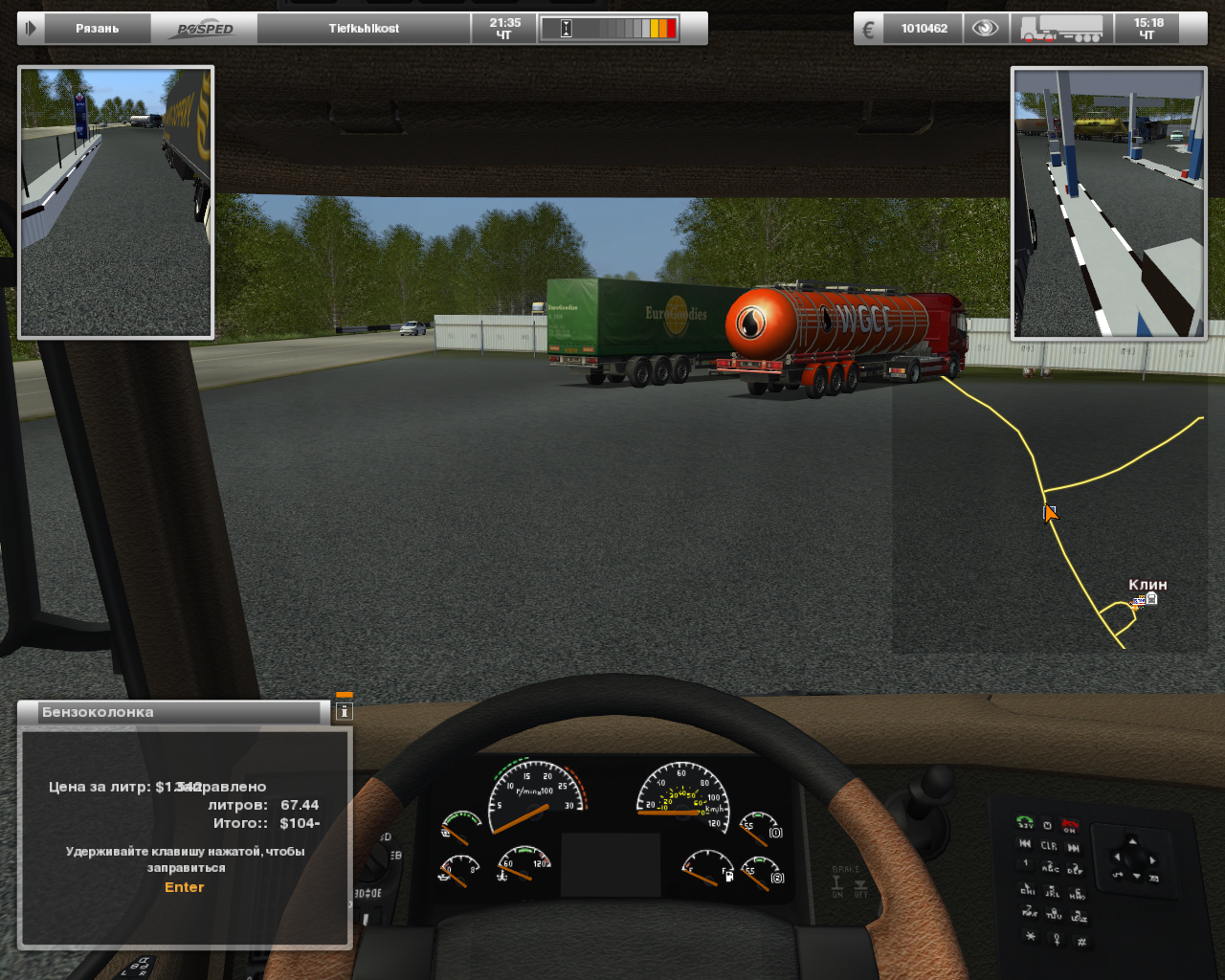Click the arrow at the top bar's left end

pos(31,29)
